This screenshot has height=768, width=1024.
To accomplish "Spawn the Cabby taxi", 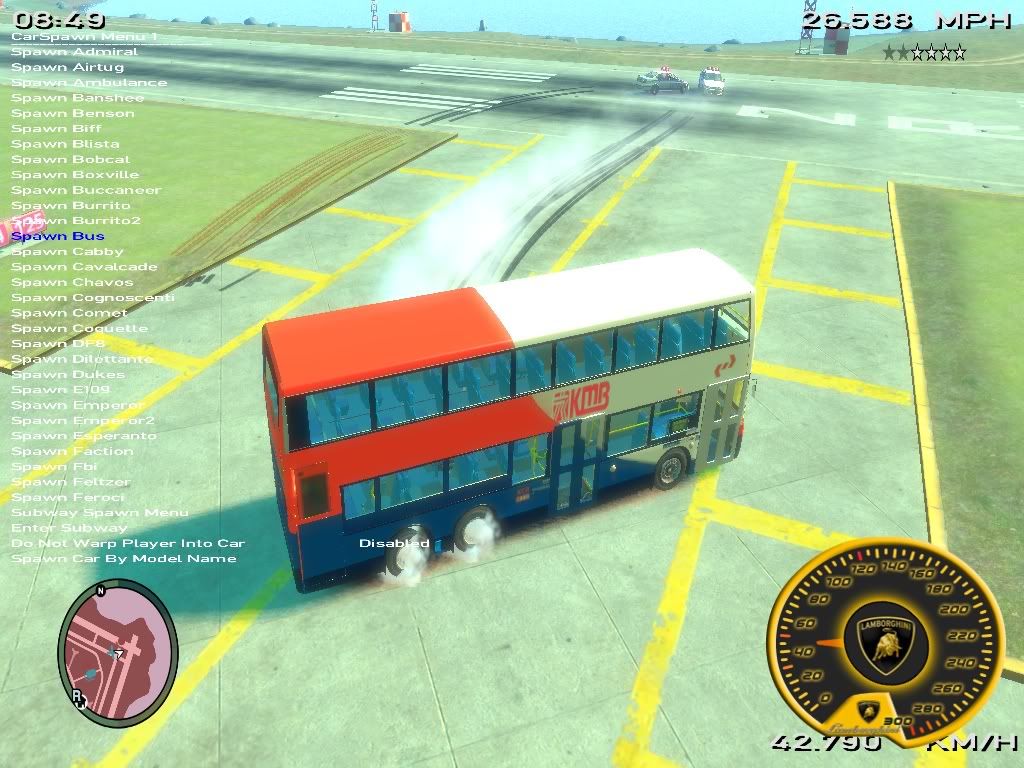I will (x=67, y=252).
